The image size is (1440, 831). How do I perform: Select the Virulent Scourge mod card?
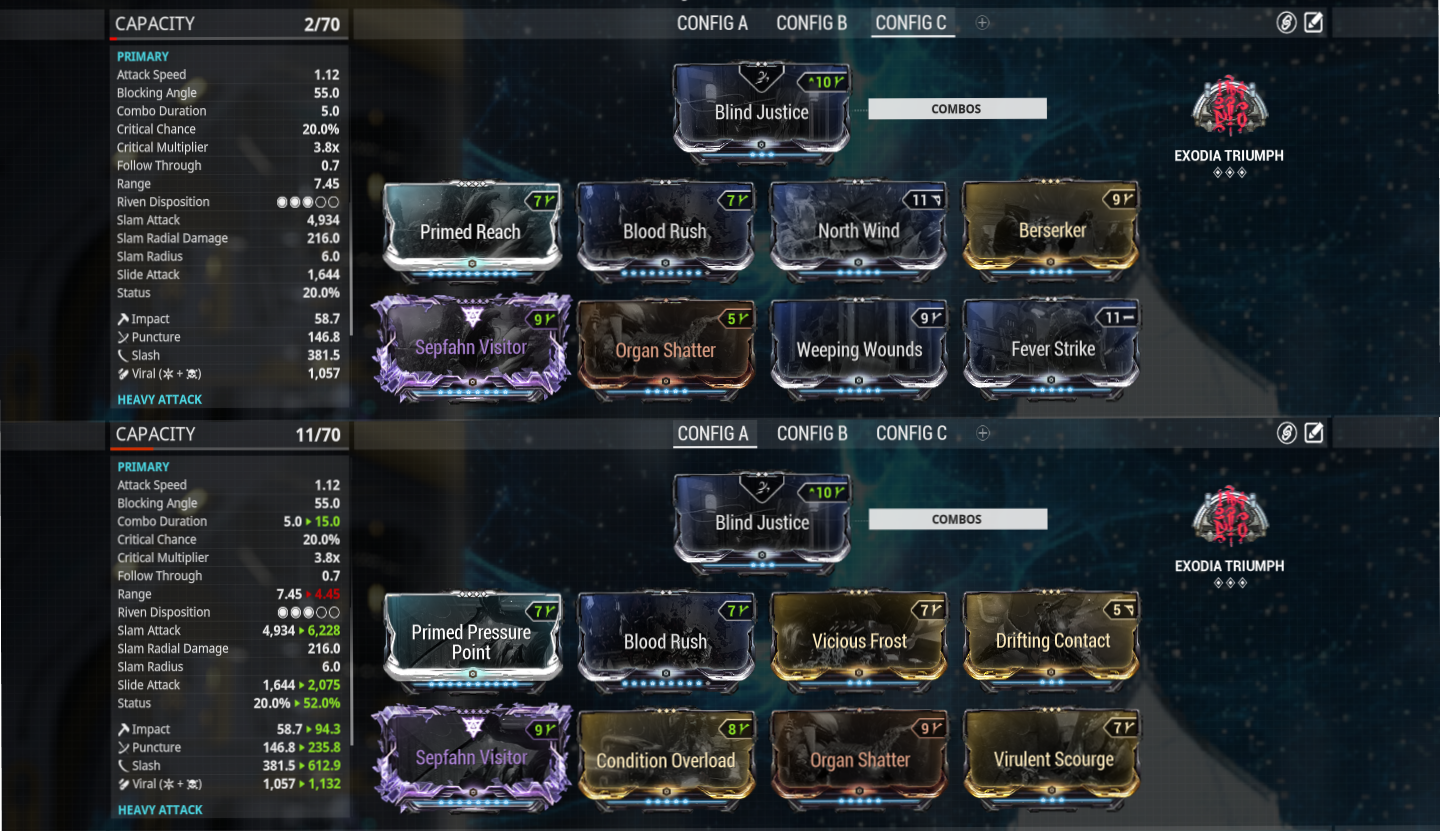pos(1050,759)
